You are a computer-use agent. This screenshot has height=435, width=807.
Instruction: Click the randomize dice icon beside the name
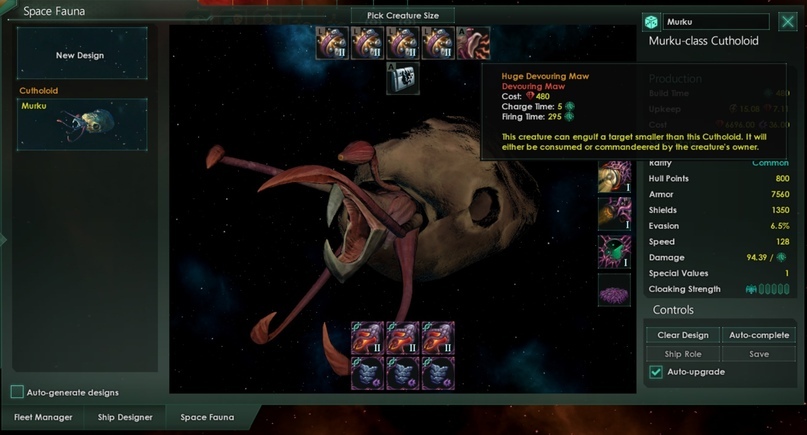[651, 22]
